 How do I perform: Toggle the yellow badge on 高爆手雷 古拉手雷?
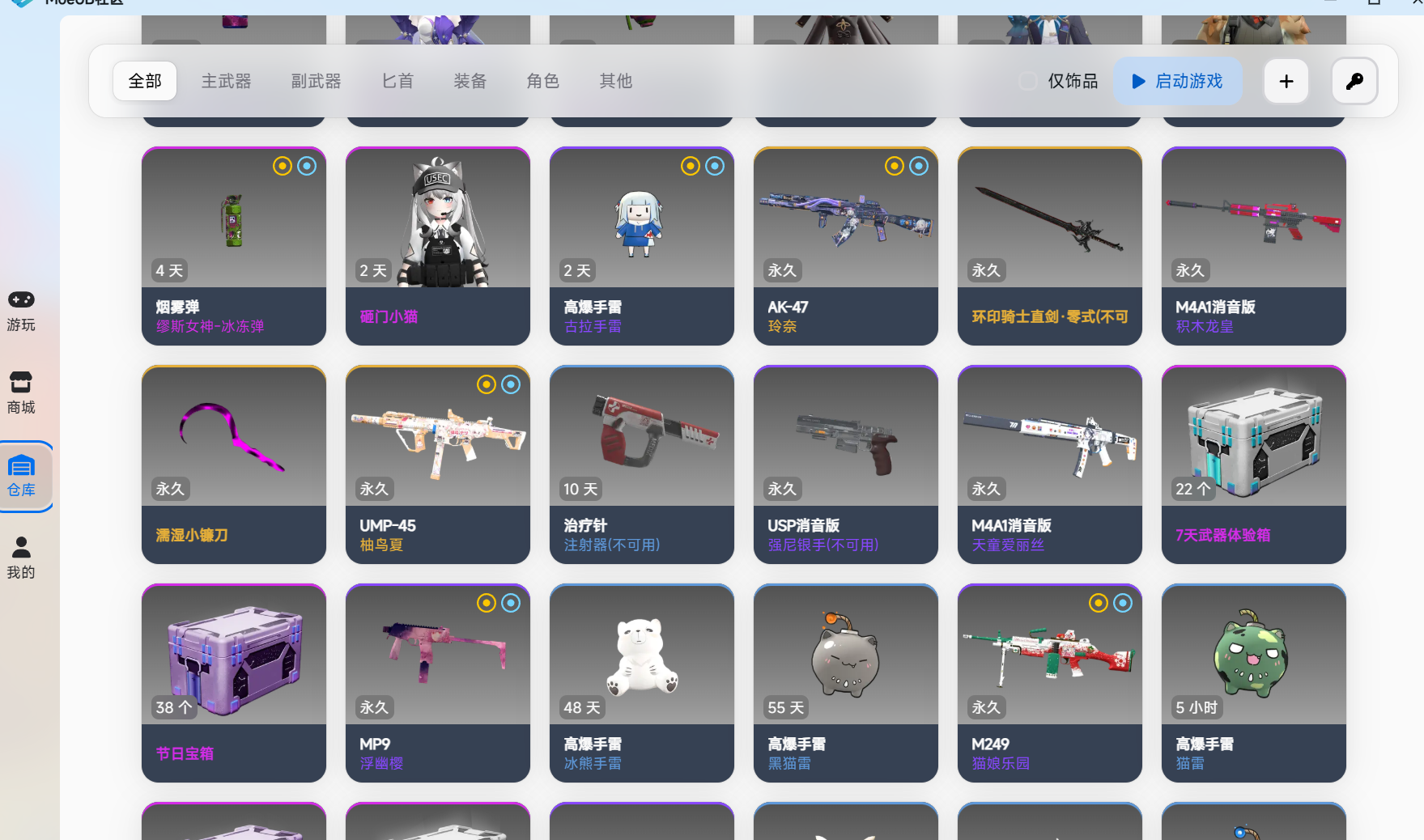pos(690,166)
